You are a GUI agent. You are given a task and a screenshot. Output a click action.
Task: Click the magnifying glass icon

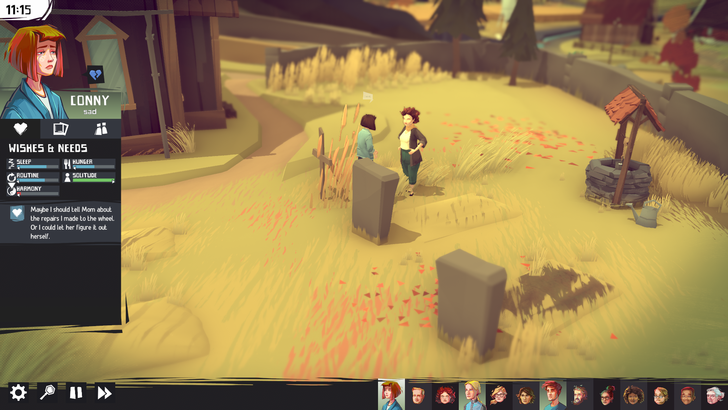coord(47,393)
